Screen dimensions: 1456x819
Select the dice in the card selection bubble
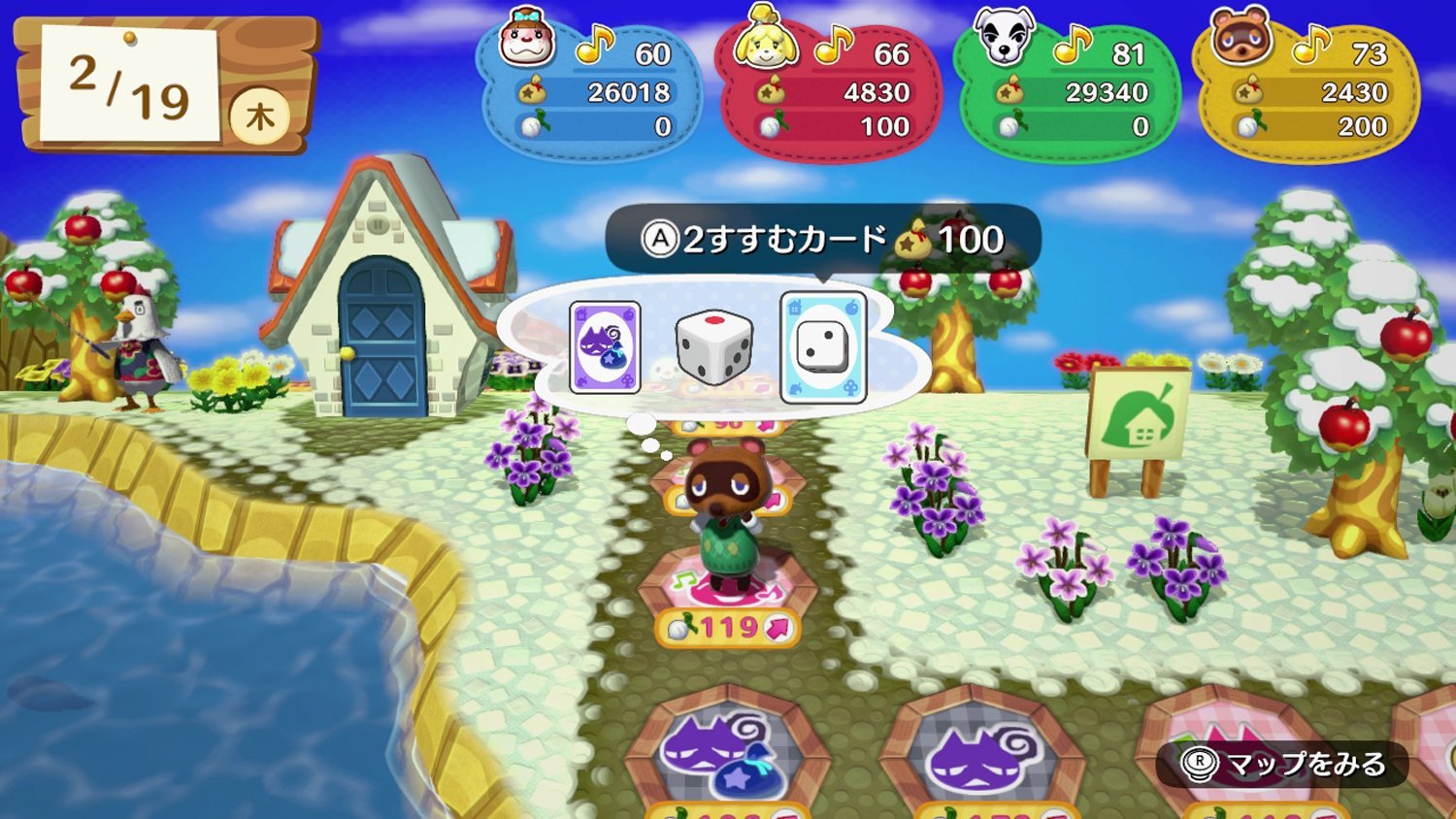[715, 347]
